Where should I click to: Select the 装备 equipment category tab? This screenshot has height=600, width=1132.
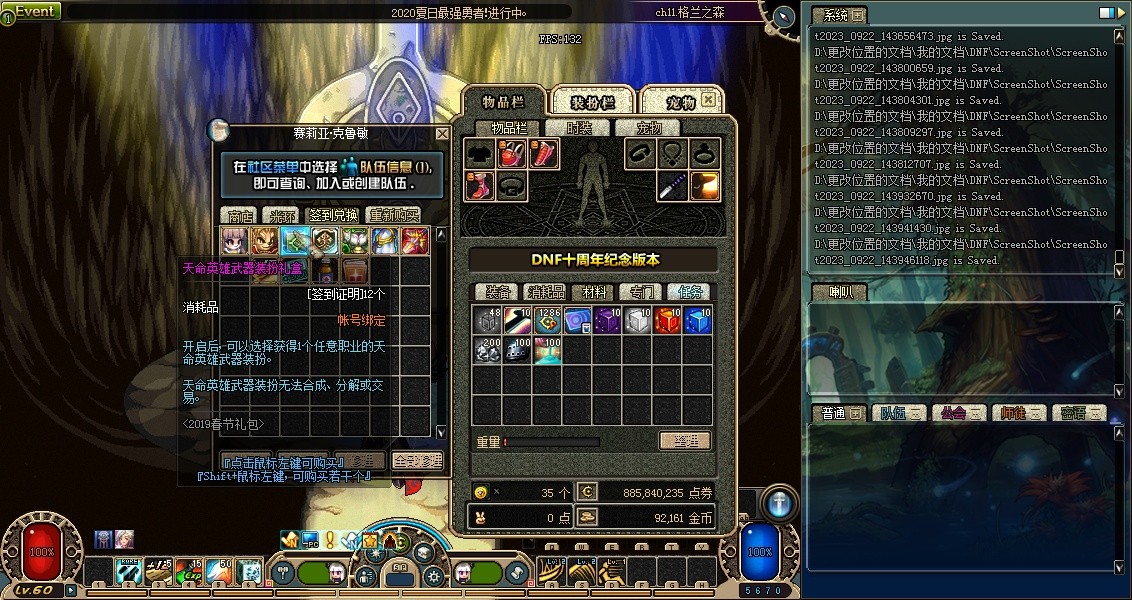click(498, 292)
